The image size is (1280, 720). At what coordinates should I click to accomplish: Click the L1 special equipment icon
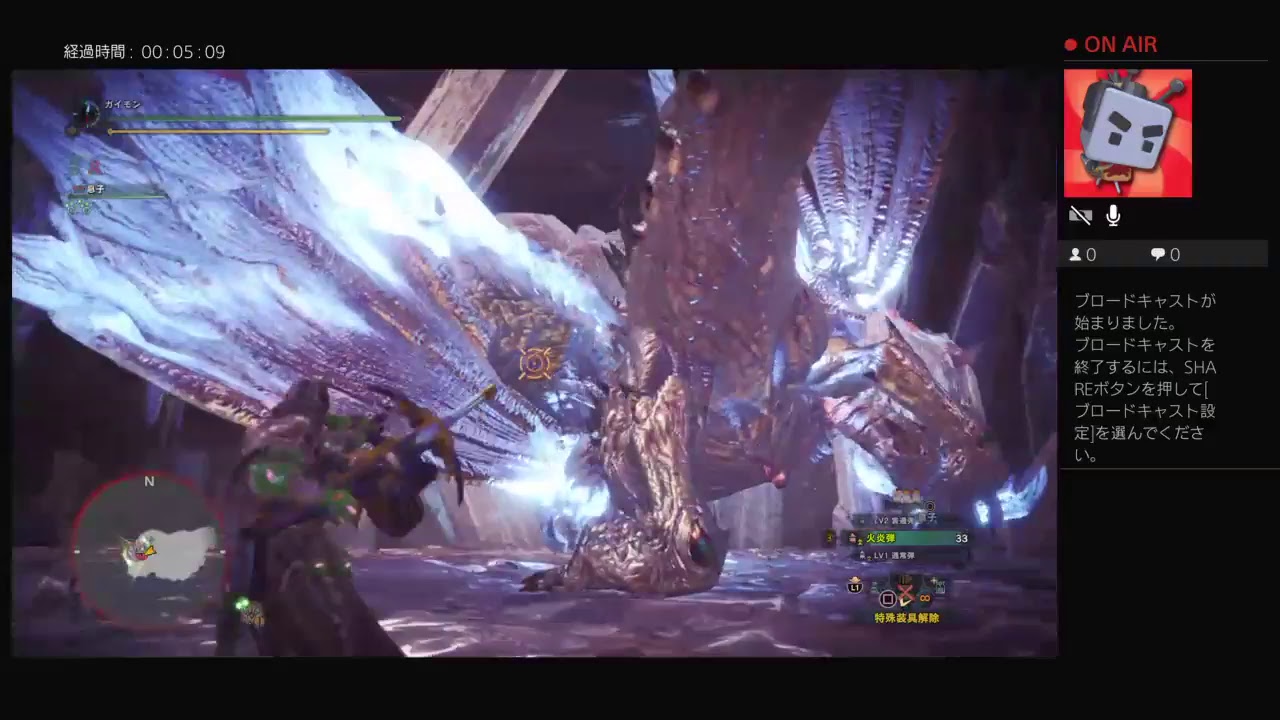(x=854, y=587)
